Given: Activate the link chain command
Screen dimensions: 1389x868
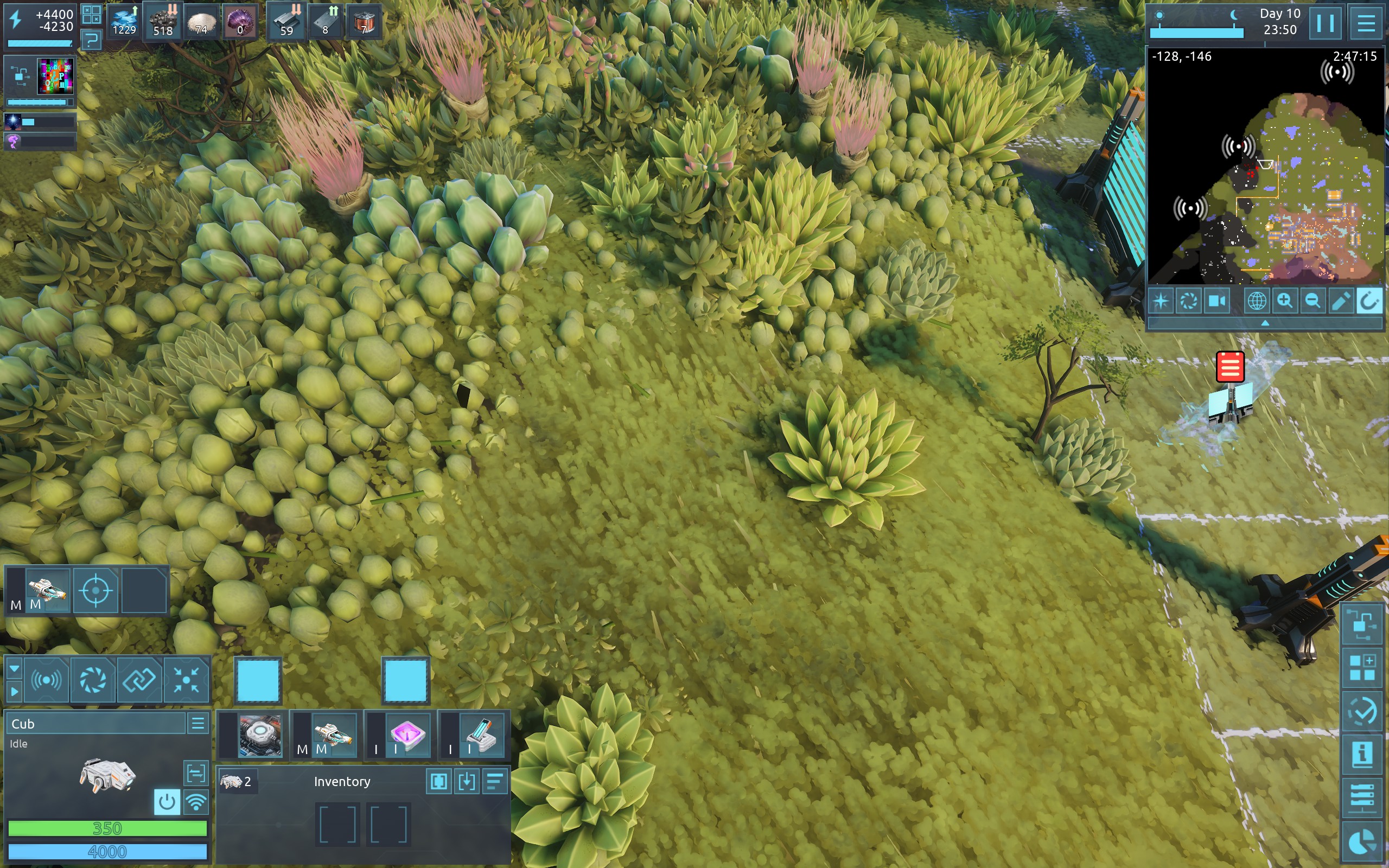Looking at the screenshot, I should pos(139,680).
